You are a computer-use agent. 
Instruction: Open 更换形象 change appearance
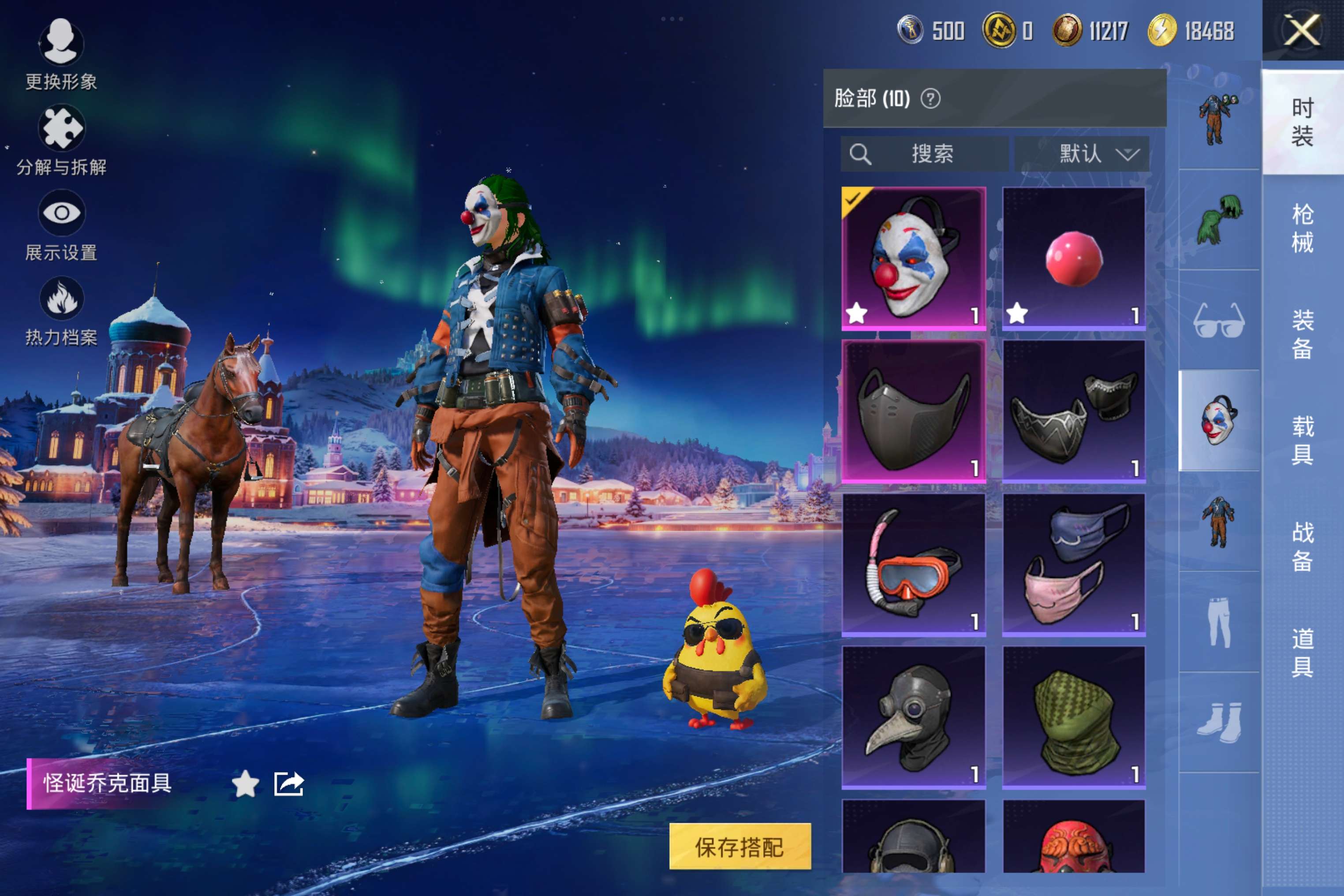(x=61, y=52)
